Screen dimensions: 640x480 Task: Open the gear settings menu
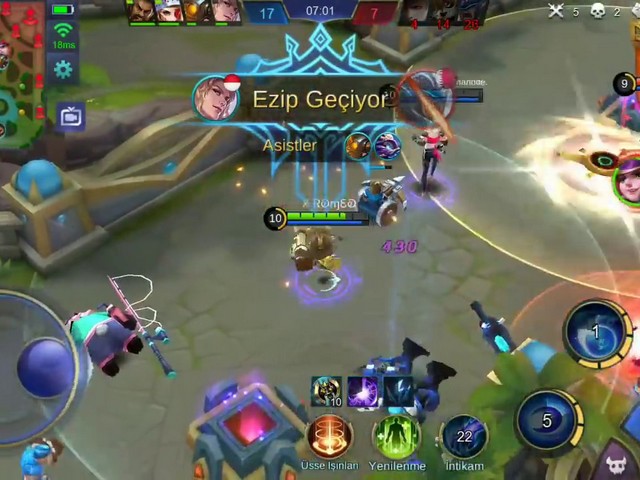pos(63,69)
